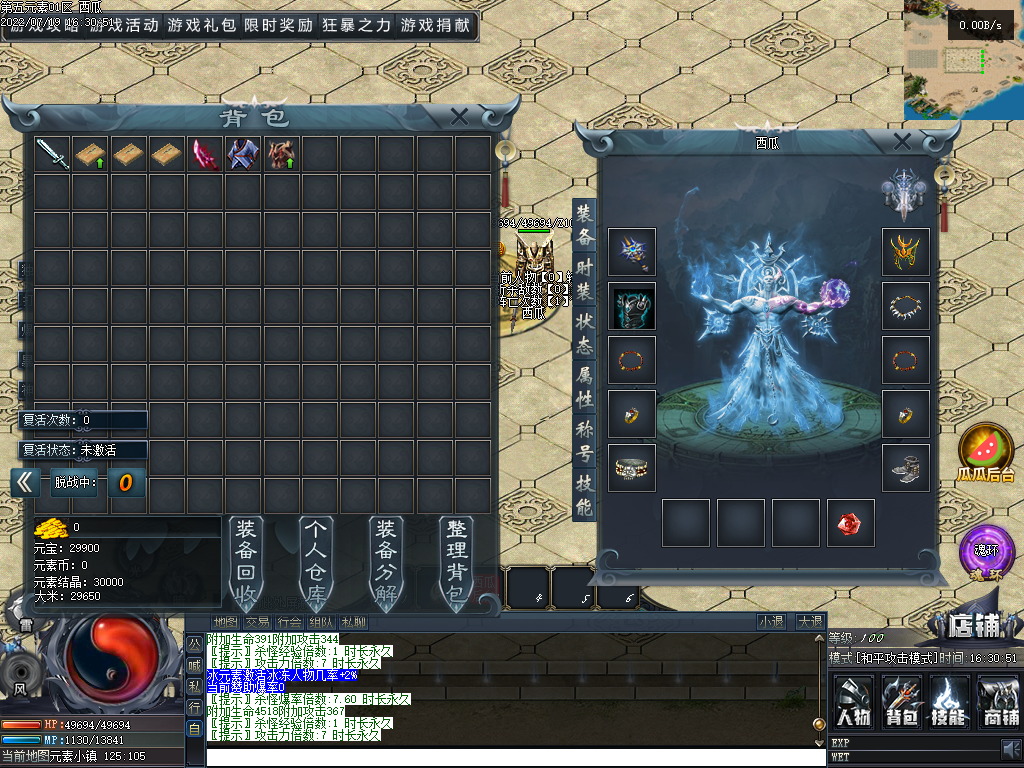Open the 狂暴之力 menu
Image resolution: width=1024 pixels, height=768 pixels.
(357, 26)
